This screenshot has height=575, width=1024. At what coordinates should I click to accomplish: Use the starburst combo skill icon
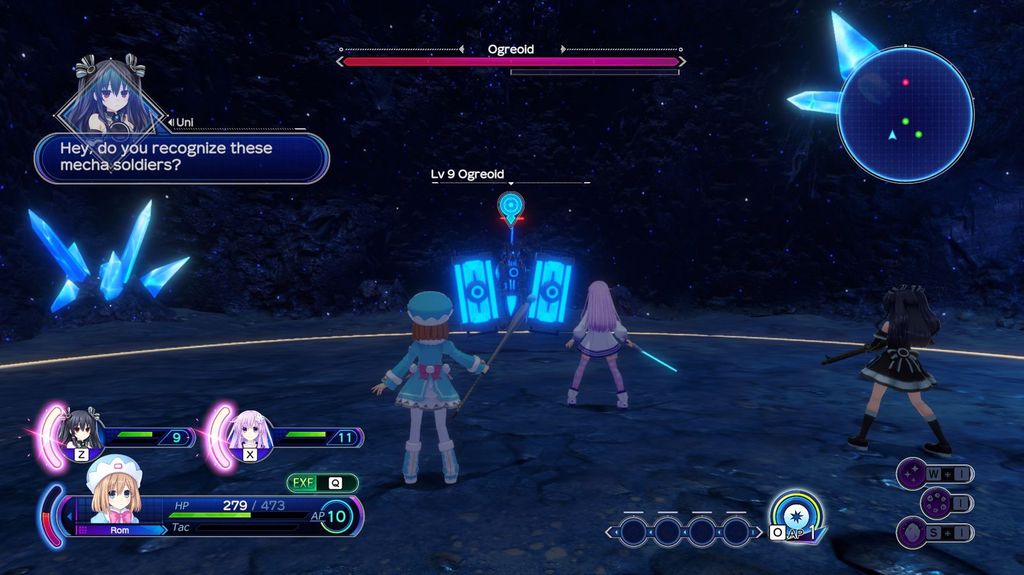pyautogui.click(x=797, y=516)
